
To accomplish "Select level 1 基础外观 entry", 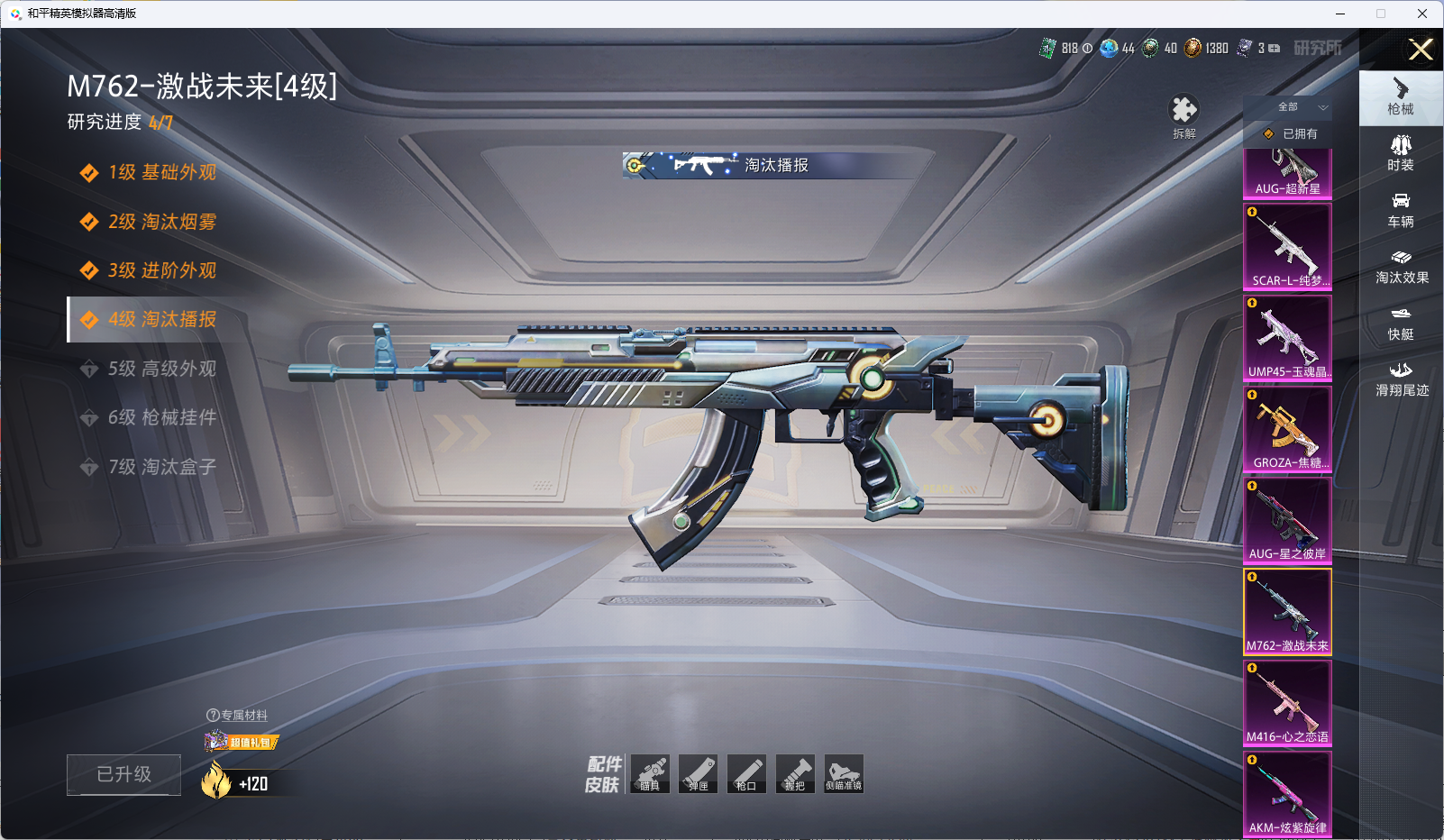I will click(160, 172).
